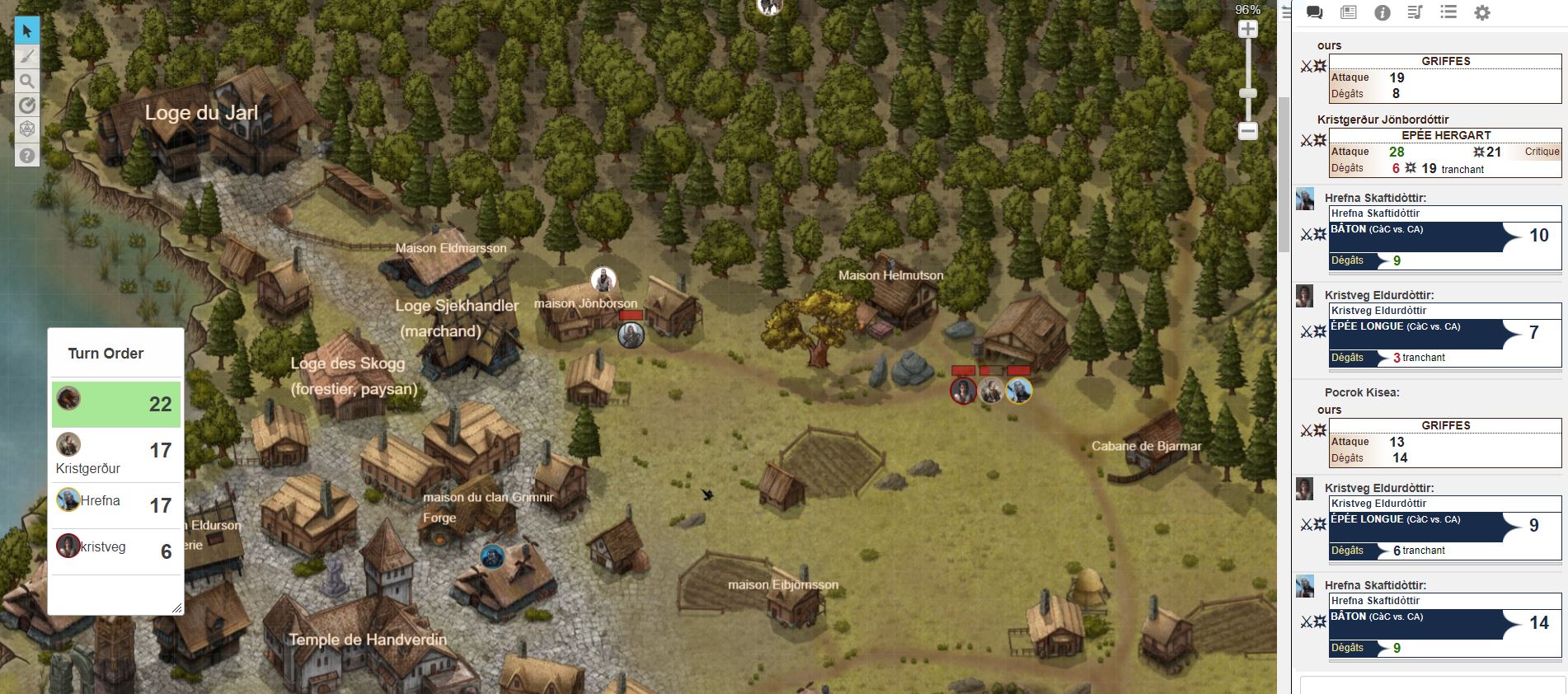Open the compendium info tab
The image size is (1568, 694).
(1383, 12)
